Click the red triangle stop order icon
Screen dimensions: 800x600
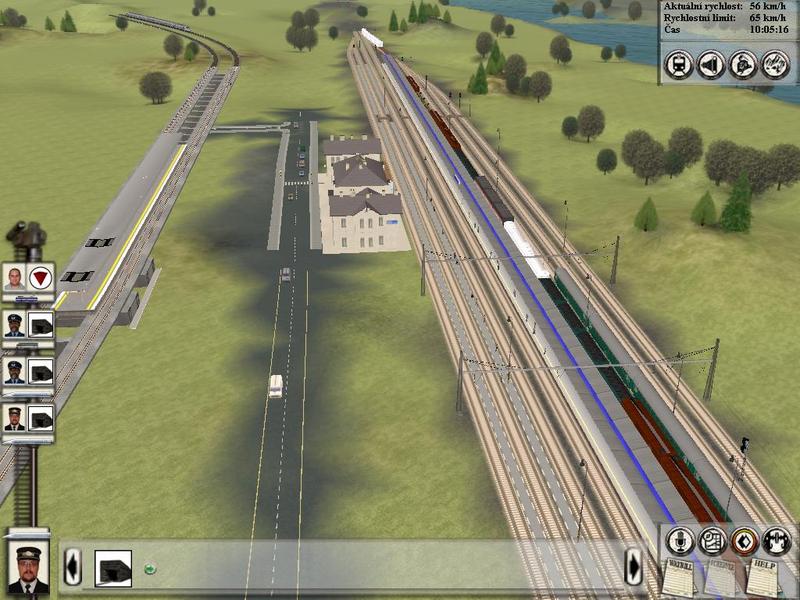(41, 278)
